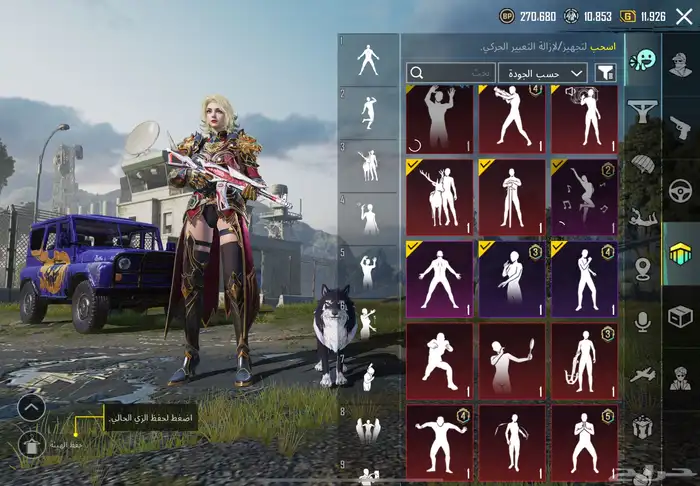This screenshot has width=700, height=486.
Task: Open the emote filter options
Action: click(605, 73)
